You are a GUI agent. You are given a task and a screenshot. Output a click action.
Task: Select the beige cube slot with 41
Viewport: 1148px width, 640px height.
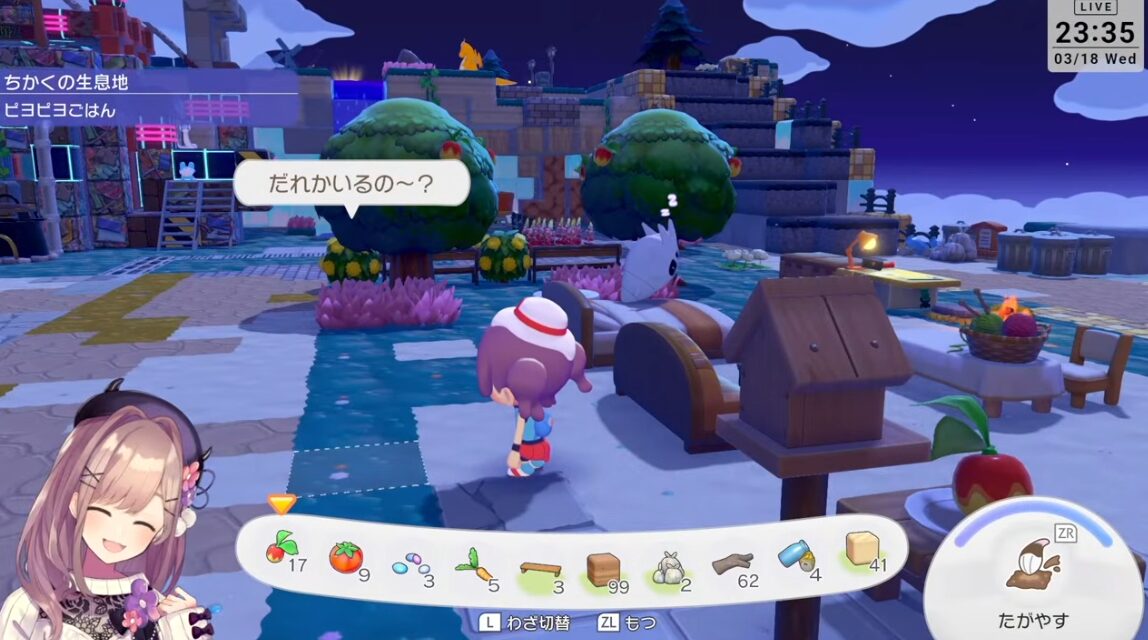[861, 550]
